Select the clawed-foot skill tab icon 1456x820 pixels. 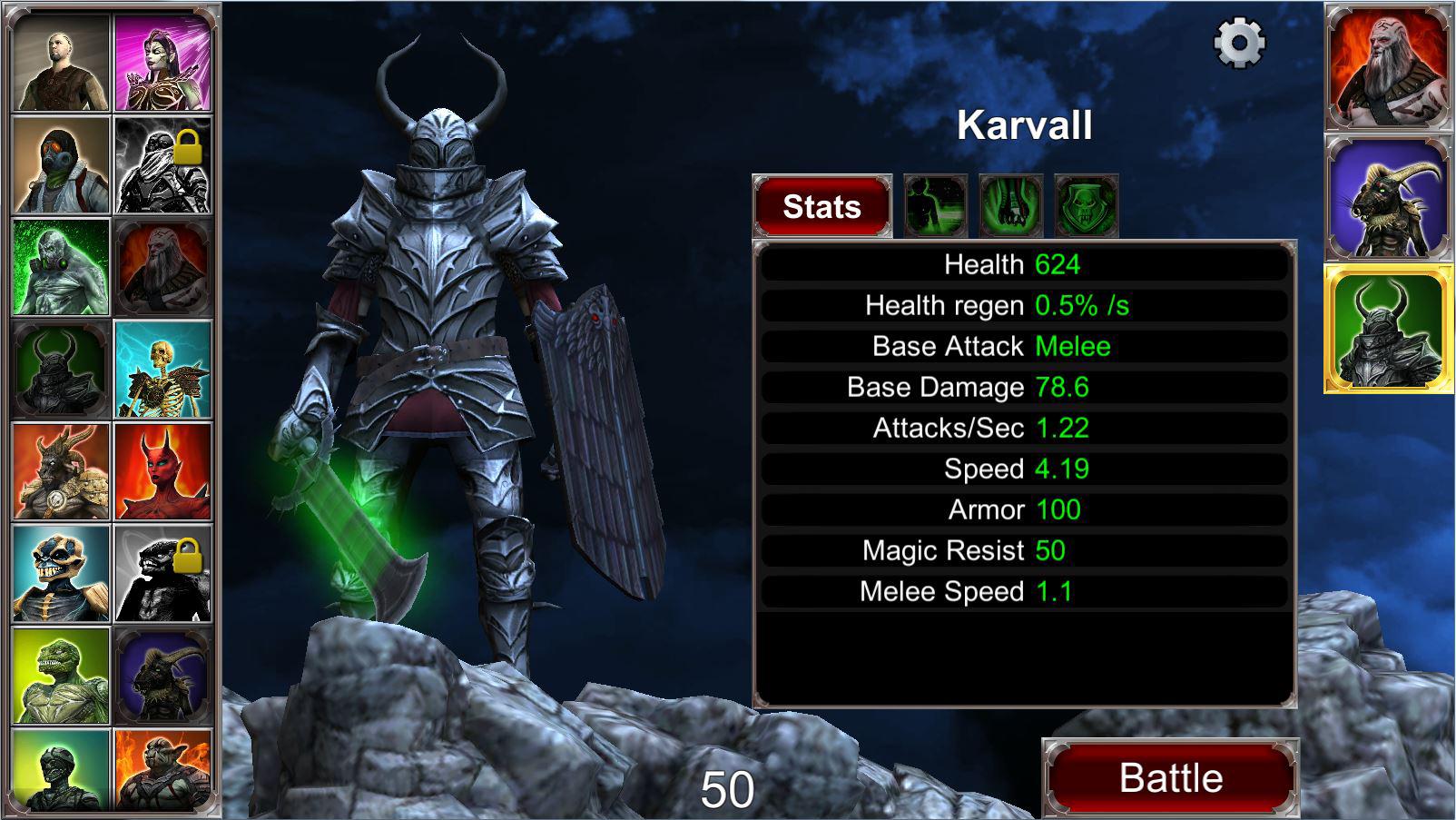(1010, 204)
